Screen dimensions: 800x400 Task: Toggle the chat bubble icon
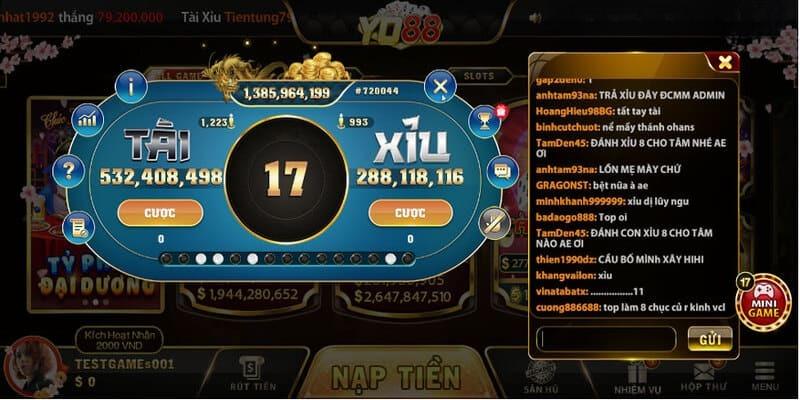click(502, 171)
